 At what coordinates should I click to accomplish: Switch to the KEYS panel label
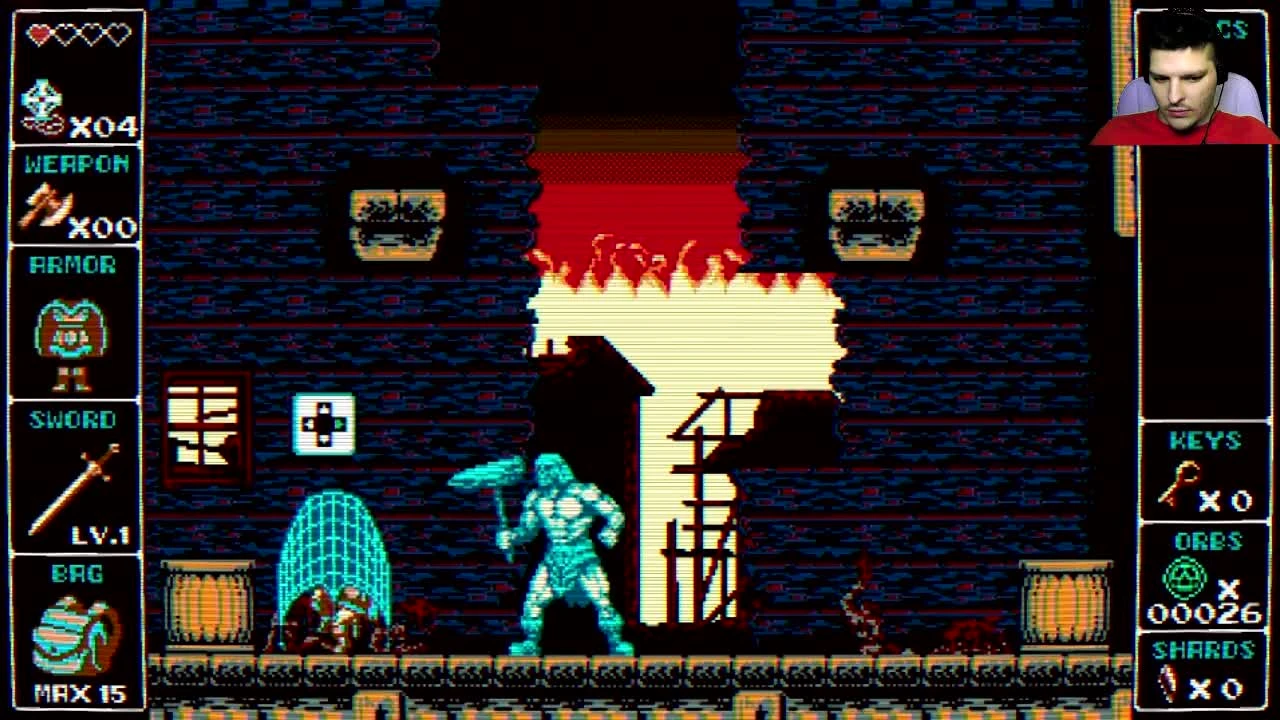pyautogui.click(x=1204, y=441)
